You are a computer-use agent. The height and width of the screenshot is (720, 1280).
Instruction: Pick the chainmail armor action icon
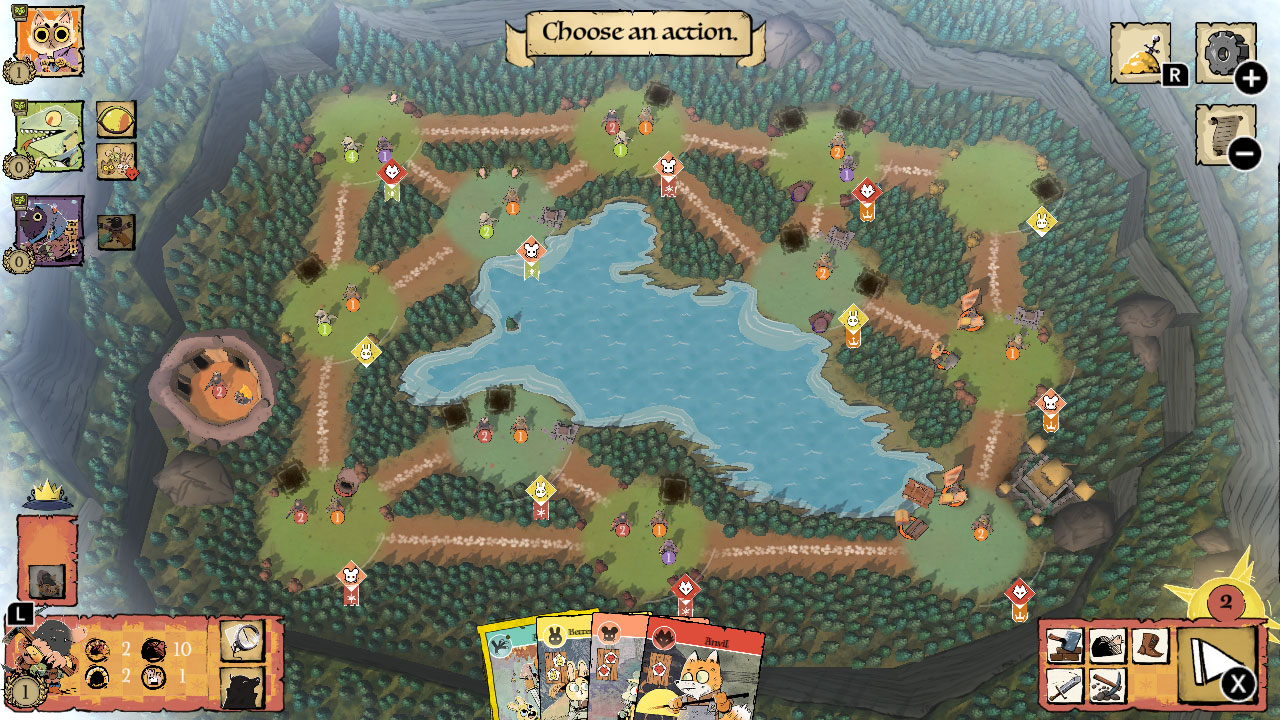click(x=1106, y=644)
